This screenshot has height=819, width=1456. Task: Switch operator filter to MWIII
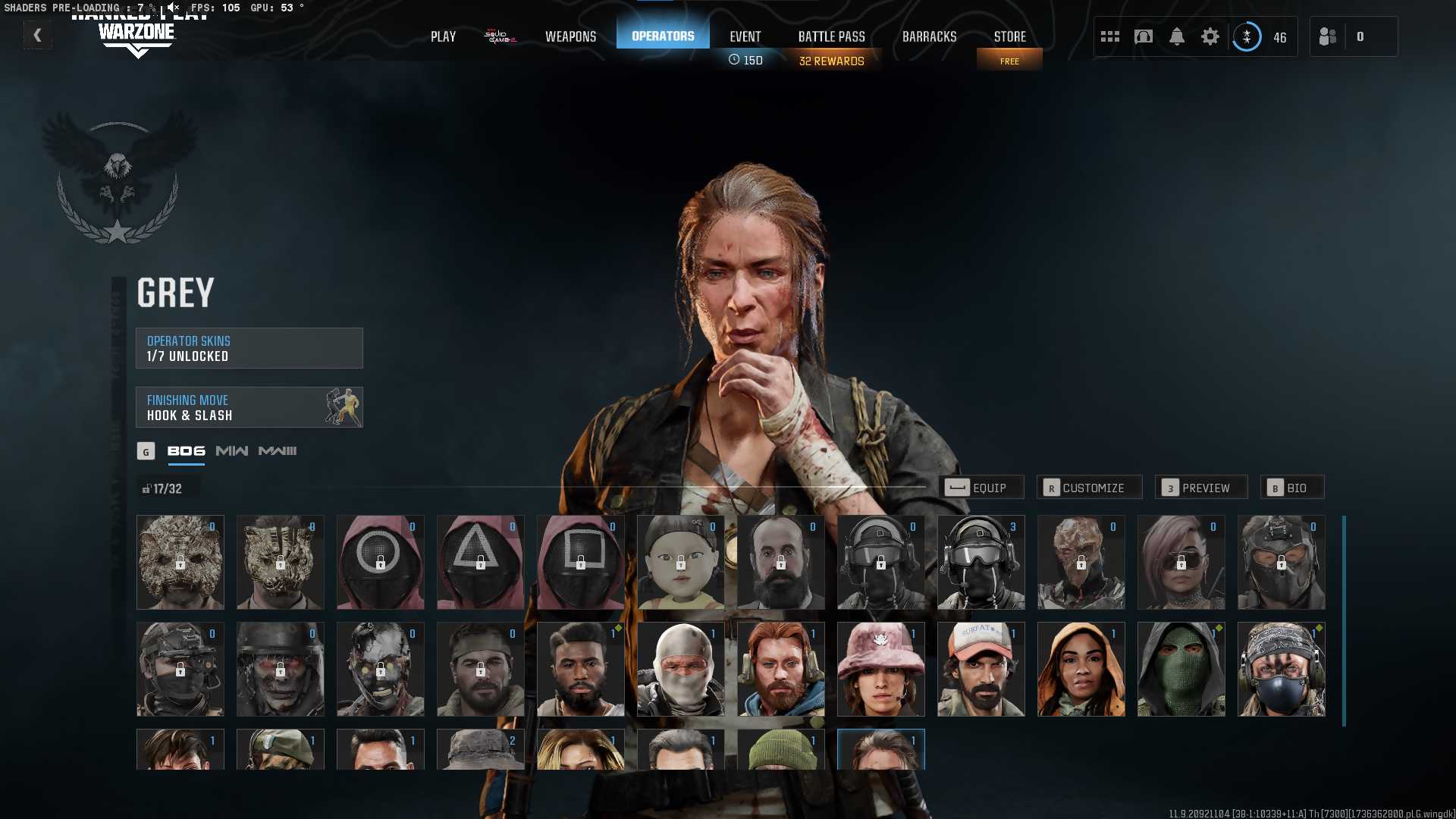(278, 451)
